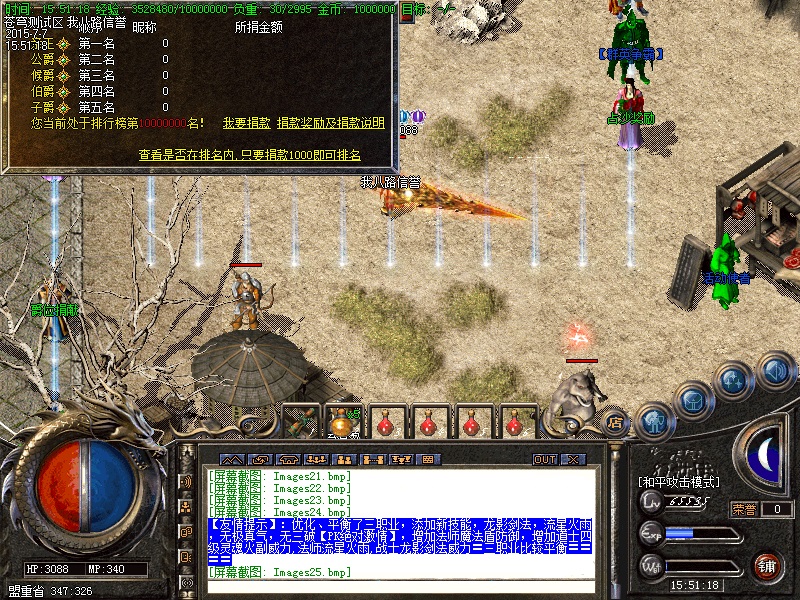Check ranking via 查看是否在排名内 link
The height and width of the screenshot is (600, 800).
pos(249,155)
